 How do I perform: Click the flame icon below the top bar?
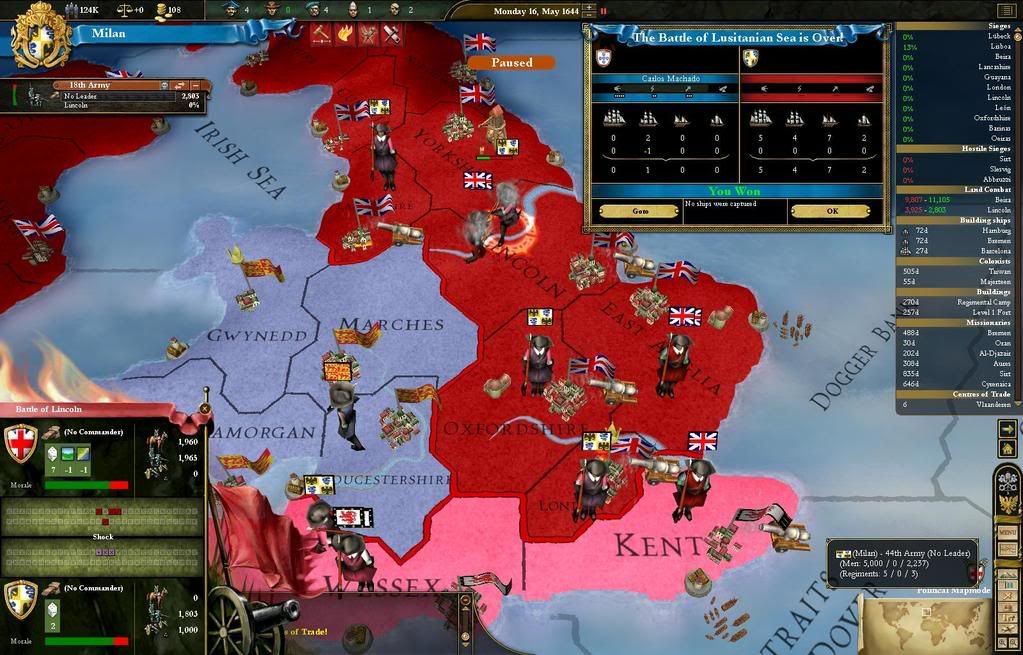coord(345,34)
